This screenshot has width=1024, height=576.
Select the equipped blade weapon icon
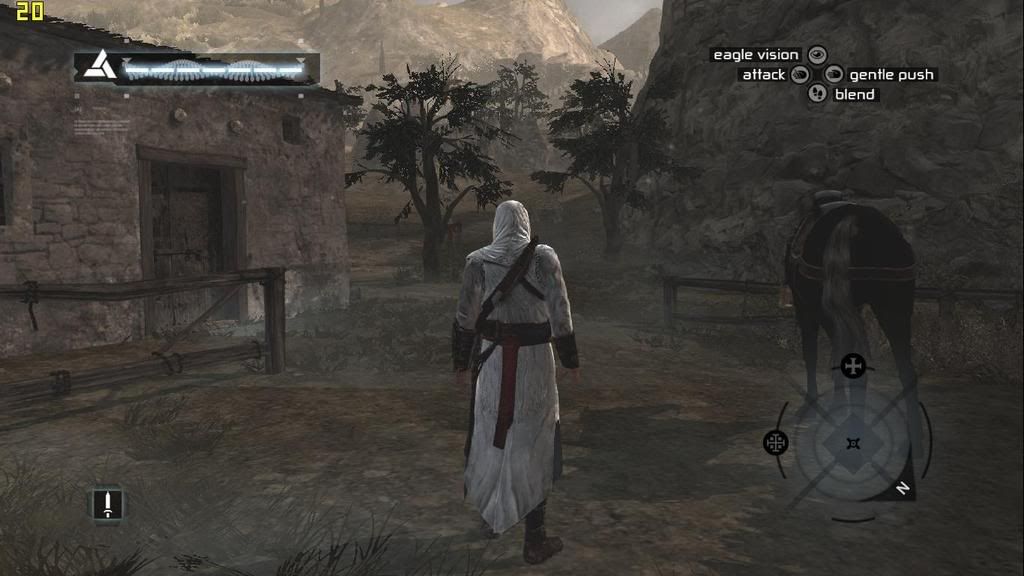click(x=107, y=503)
